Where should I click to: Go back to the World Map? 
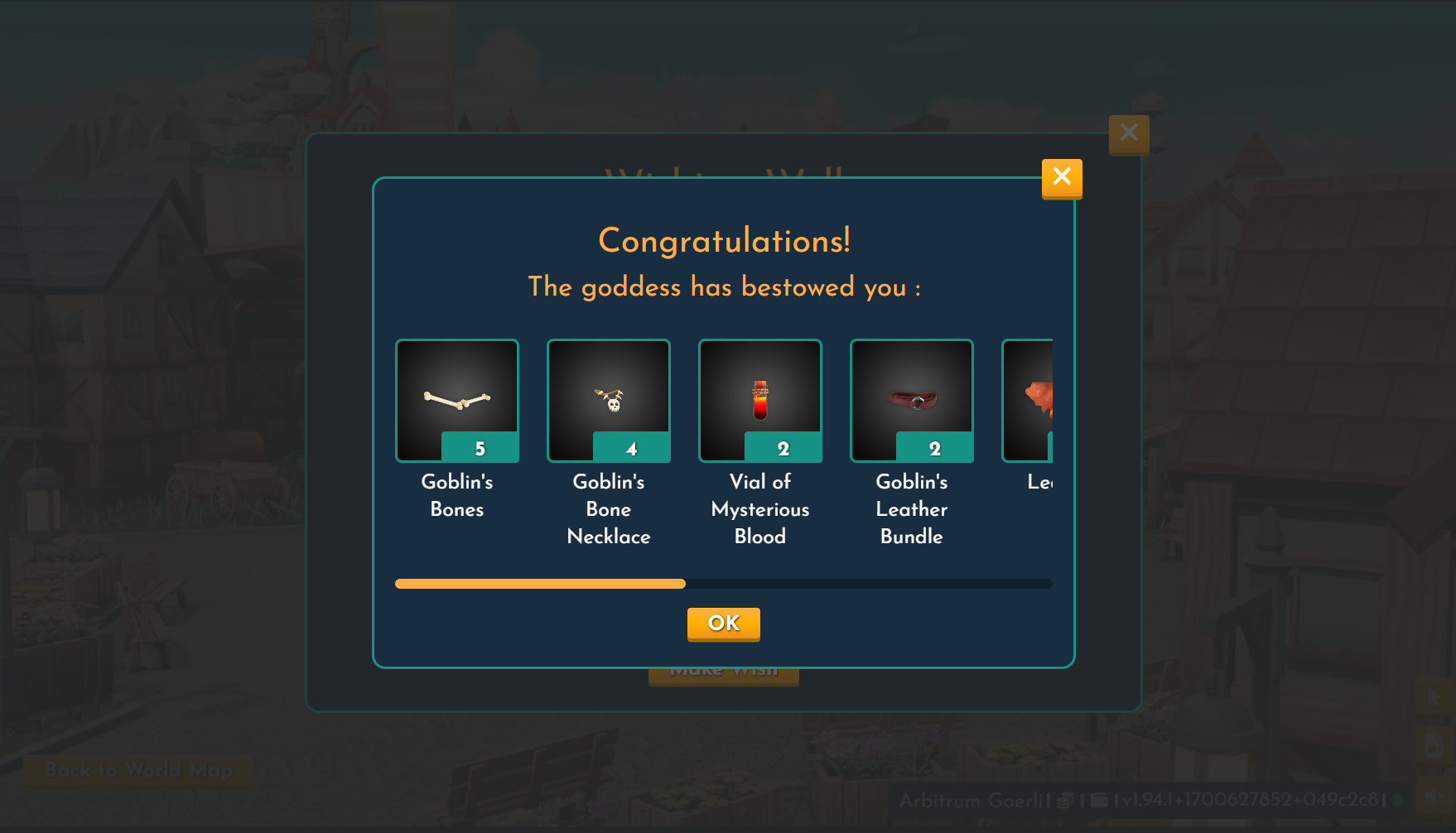click(138, 770)
